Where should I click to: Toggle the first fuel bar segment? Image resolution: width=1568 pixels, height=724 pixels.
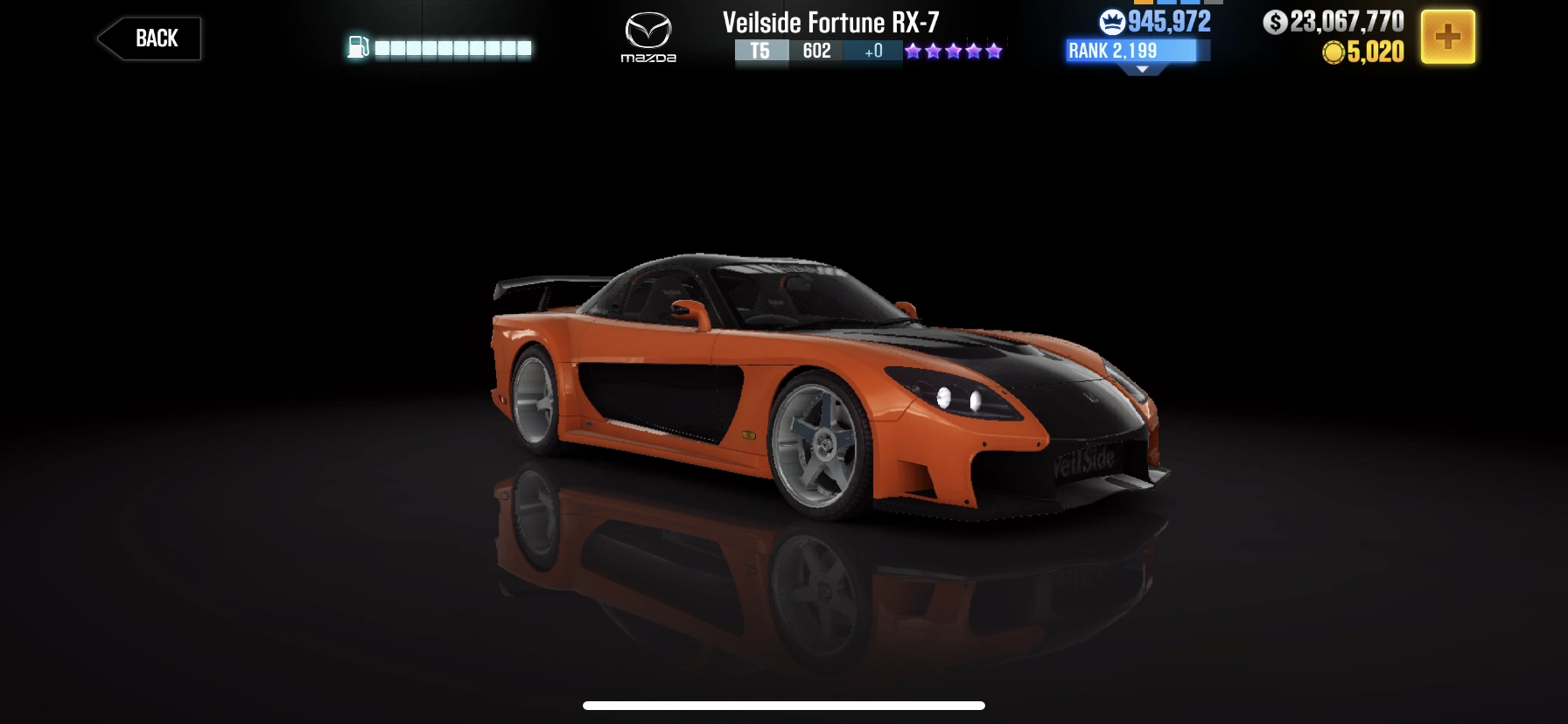pyautogui.click(x=381, y=48)
